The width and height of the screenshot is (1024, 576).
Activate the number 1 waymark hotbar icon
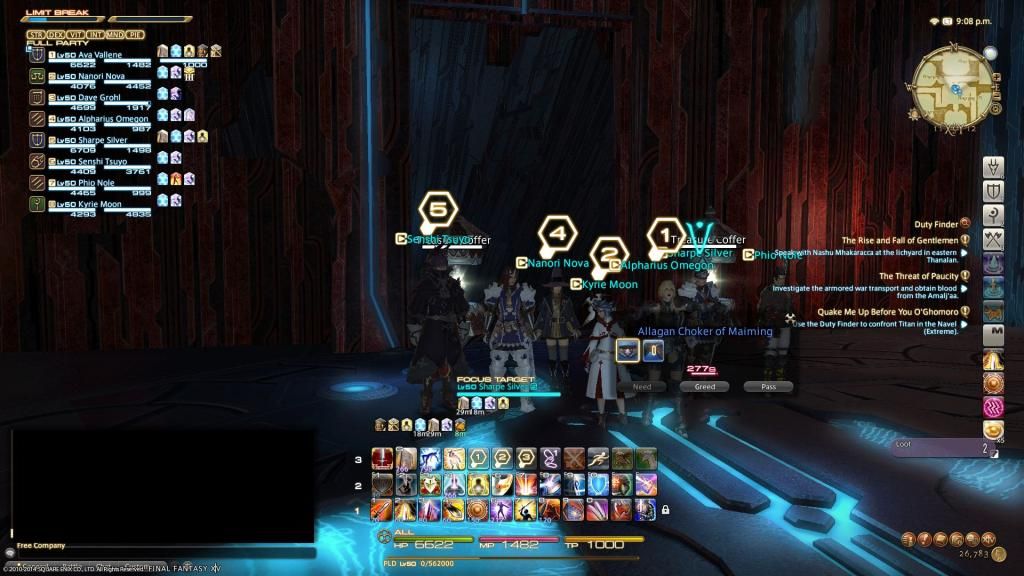[x=479, y=459]
